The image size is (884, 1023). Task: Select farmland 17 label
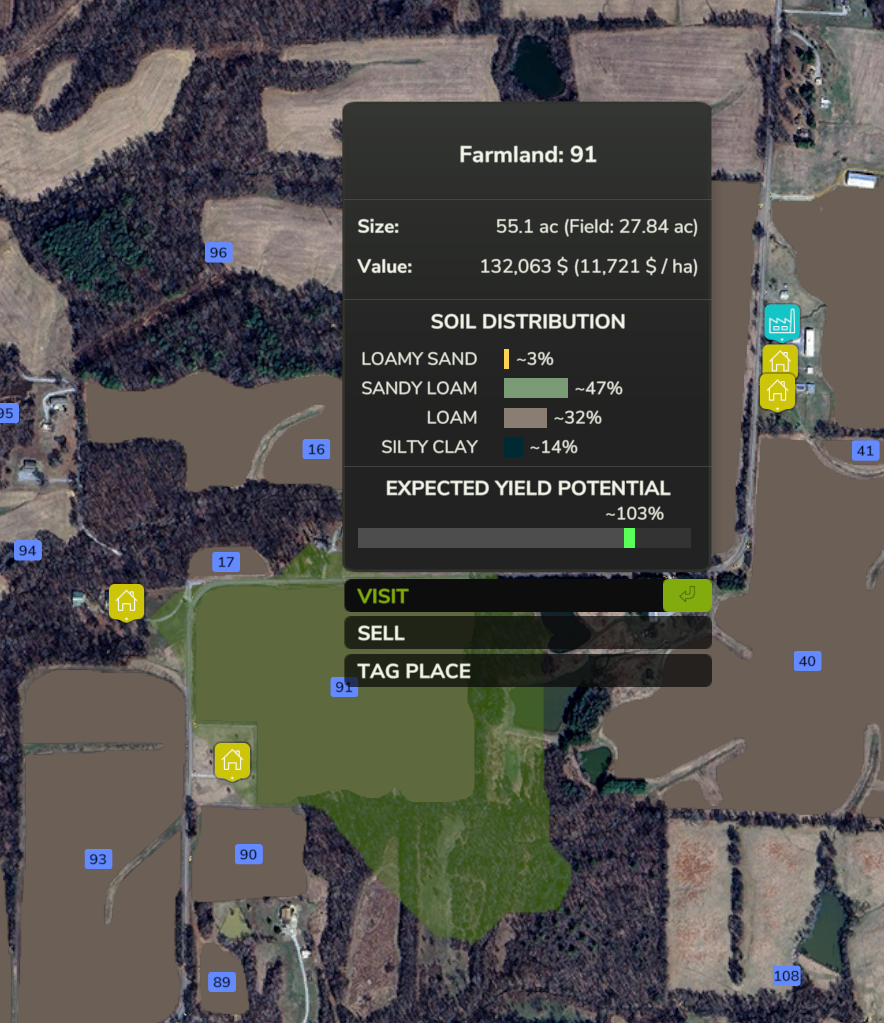click(226, 562)
